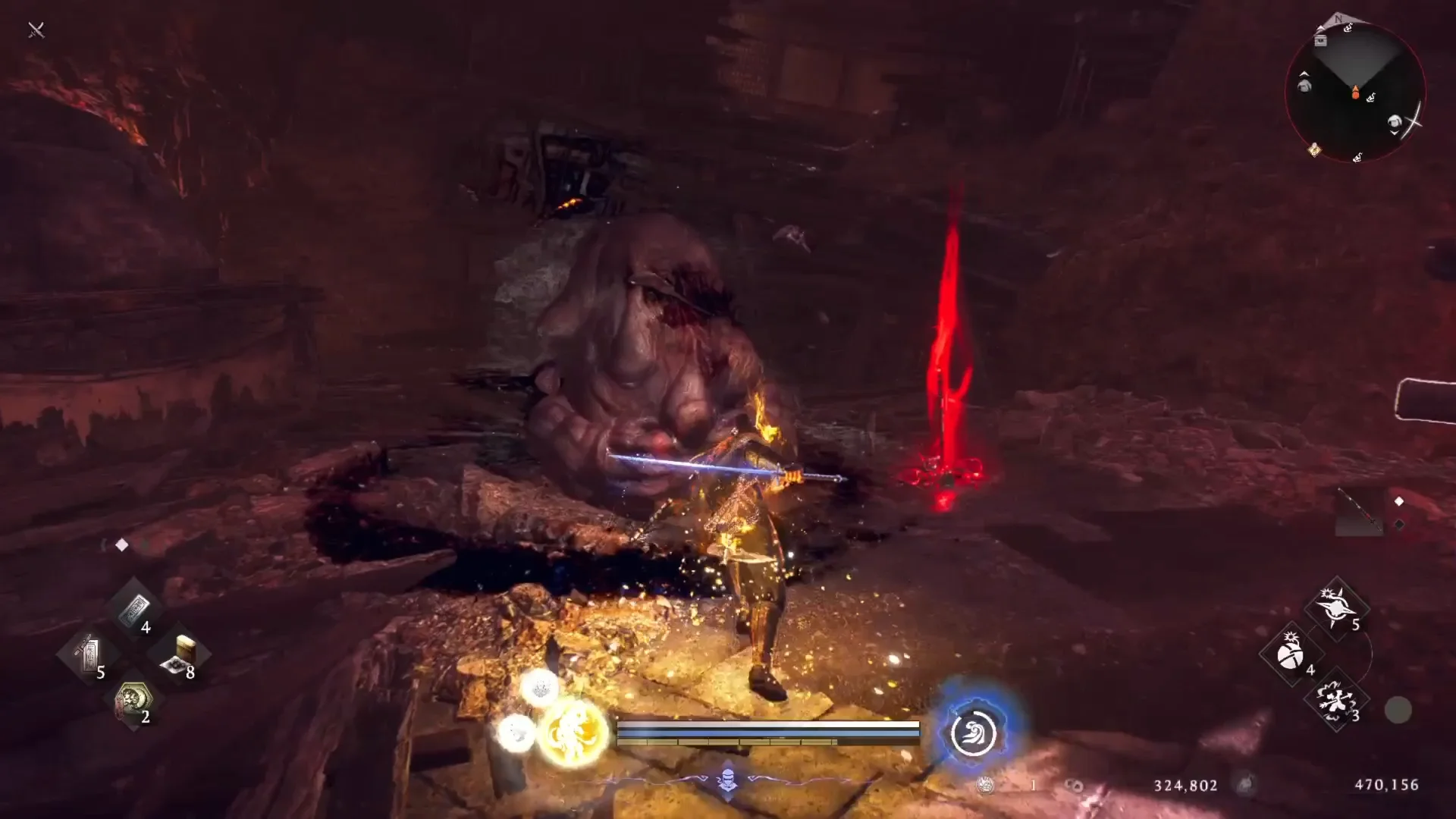Select the chest marker on the minimap

click(x=1321, y=42)
